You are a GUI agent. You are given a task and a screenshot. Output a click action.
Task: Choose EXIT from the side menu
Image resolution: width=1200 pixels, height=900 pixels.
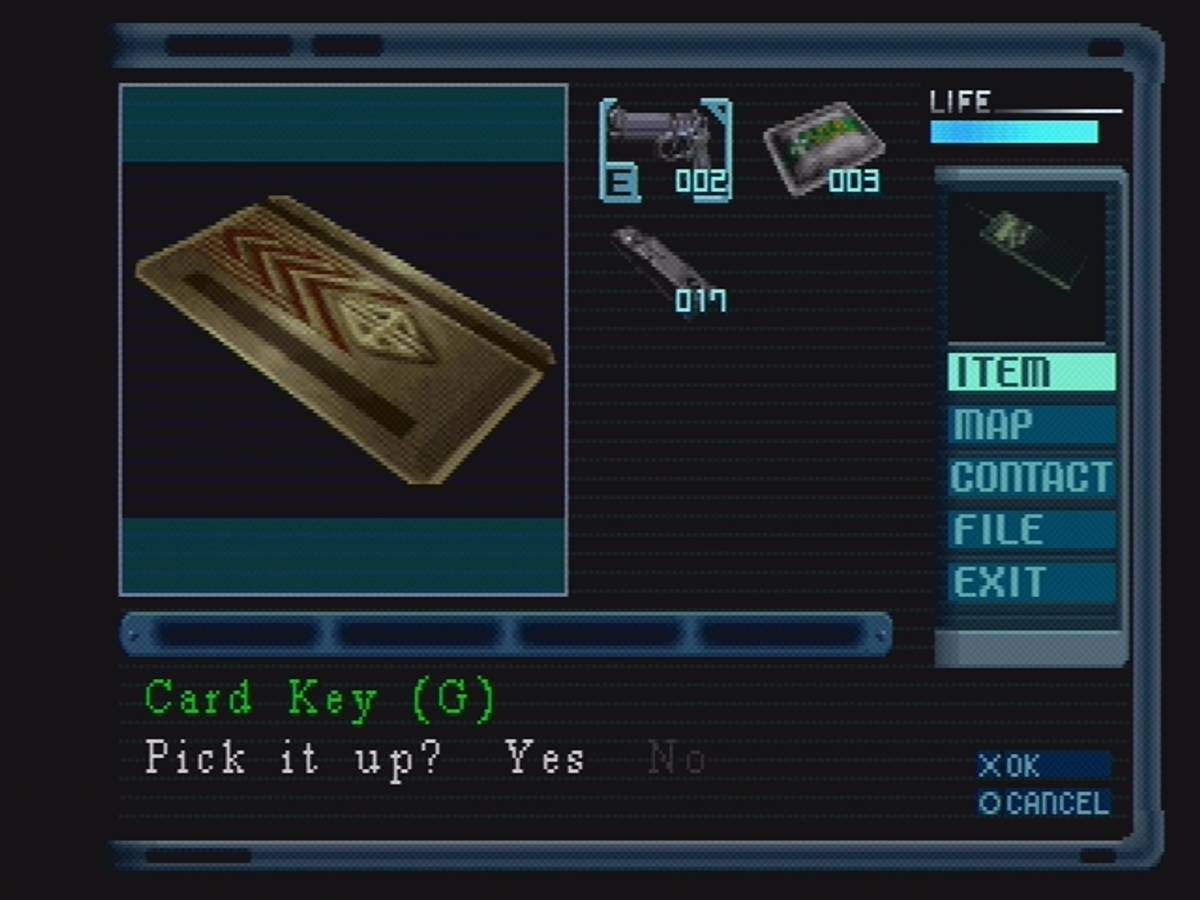pos(1031,583)
